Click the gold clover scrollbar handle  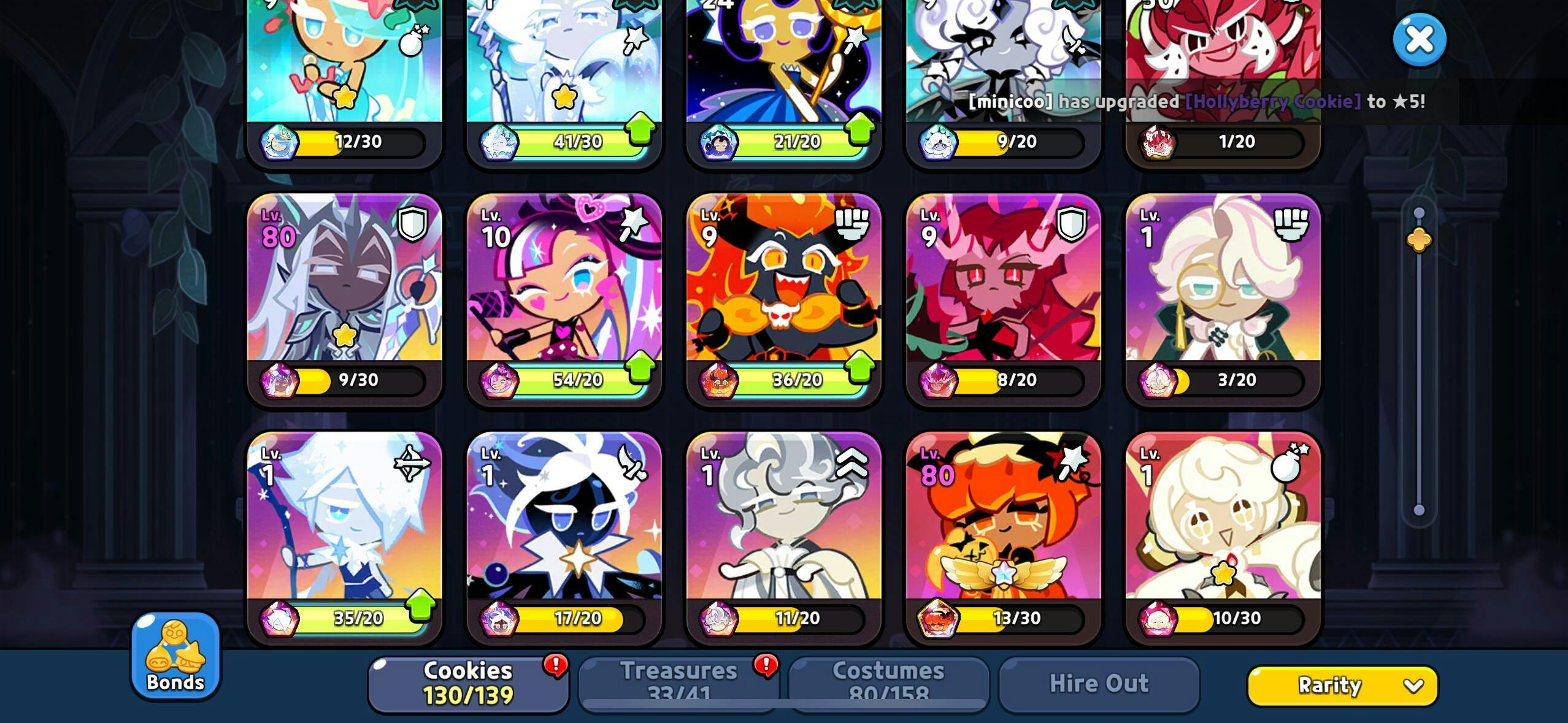(x=1419, y=240)
